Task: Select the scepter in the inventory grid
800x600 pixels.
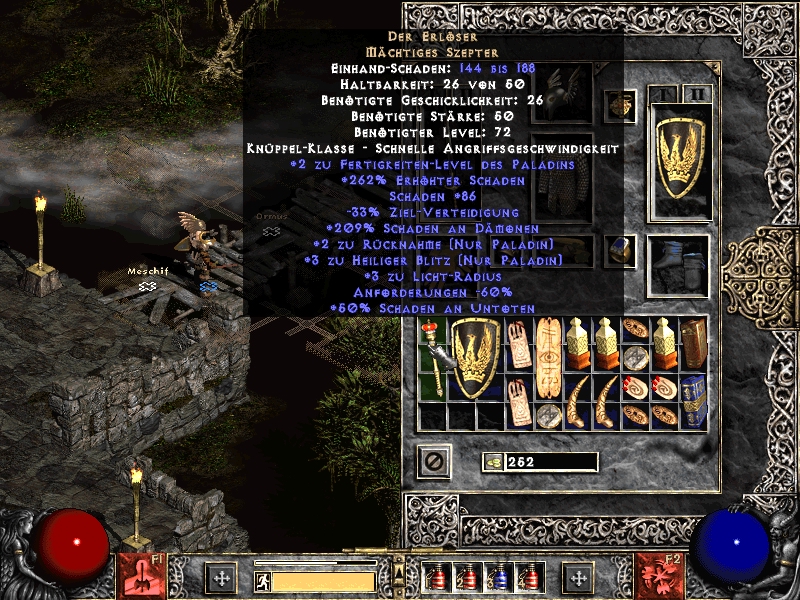Action: (x=434, y=359)
